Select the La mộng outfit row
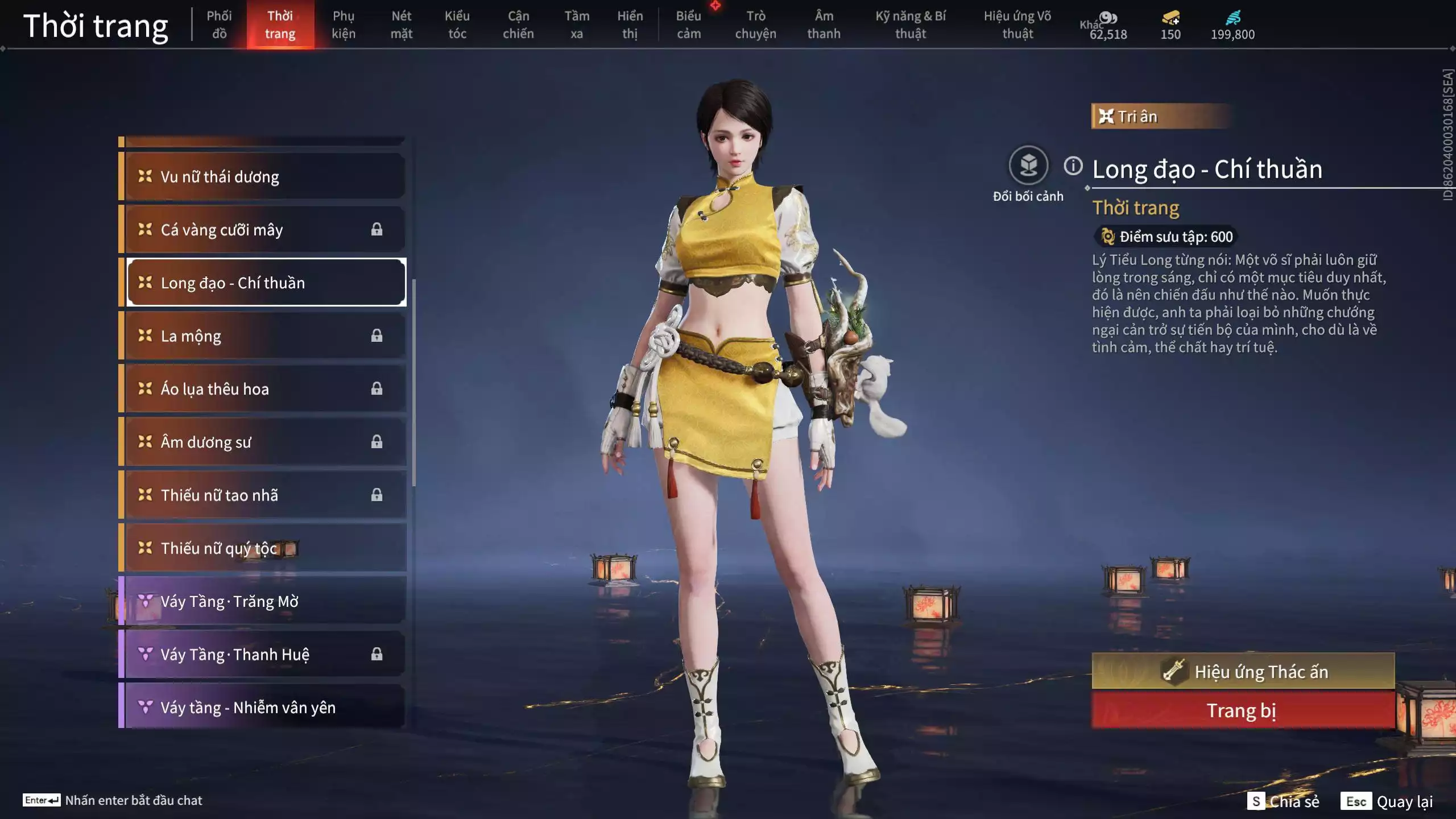 (x=264, y=336)
